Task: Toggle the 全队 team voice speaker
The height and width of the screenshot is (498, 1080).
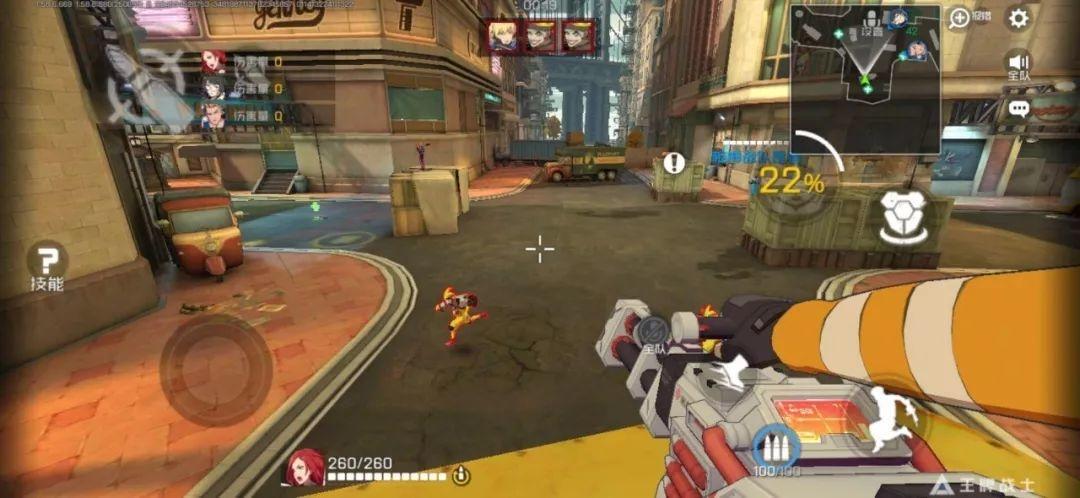Action: pyautogui.click(x=1018, y=62)
